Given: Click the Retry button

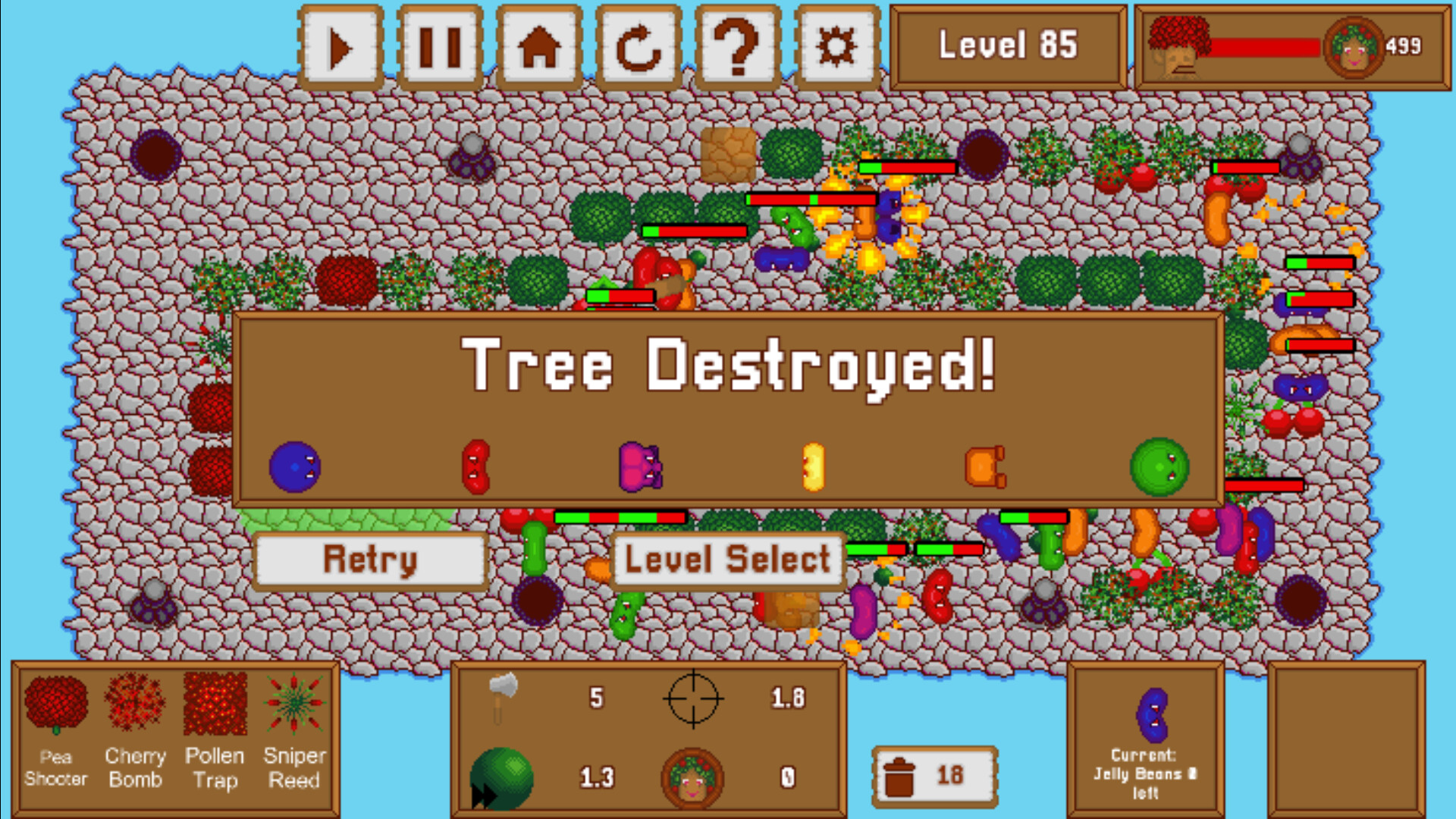Looking at the screenshot, I should [x=370, y=561].
